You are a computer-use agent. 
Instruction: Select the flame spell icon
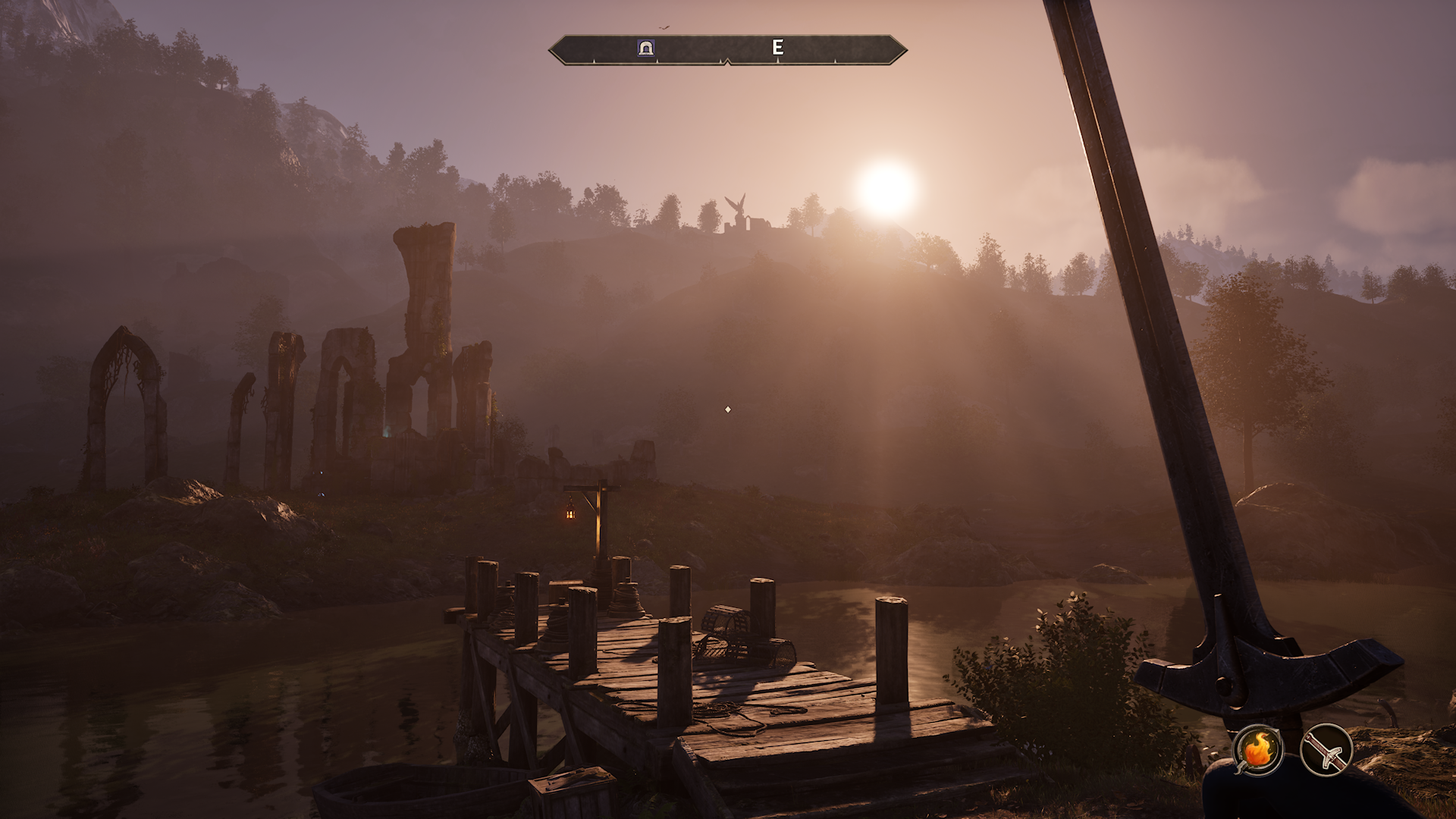pyautogui.click(x=1258, y=750)
